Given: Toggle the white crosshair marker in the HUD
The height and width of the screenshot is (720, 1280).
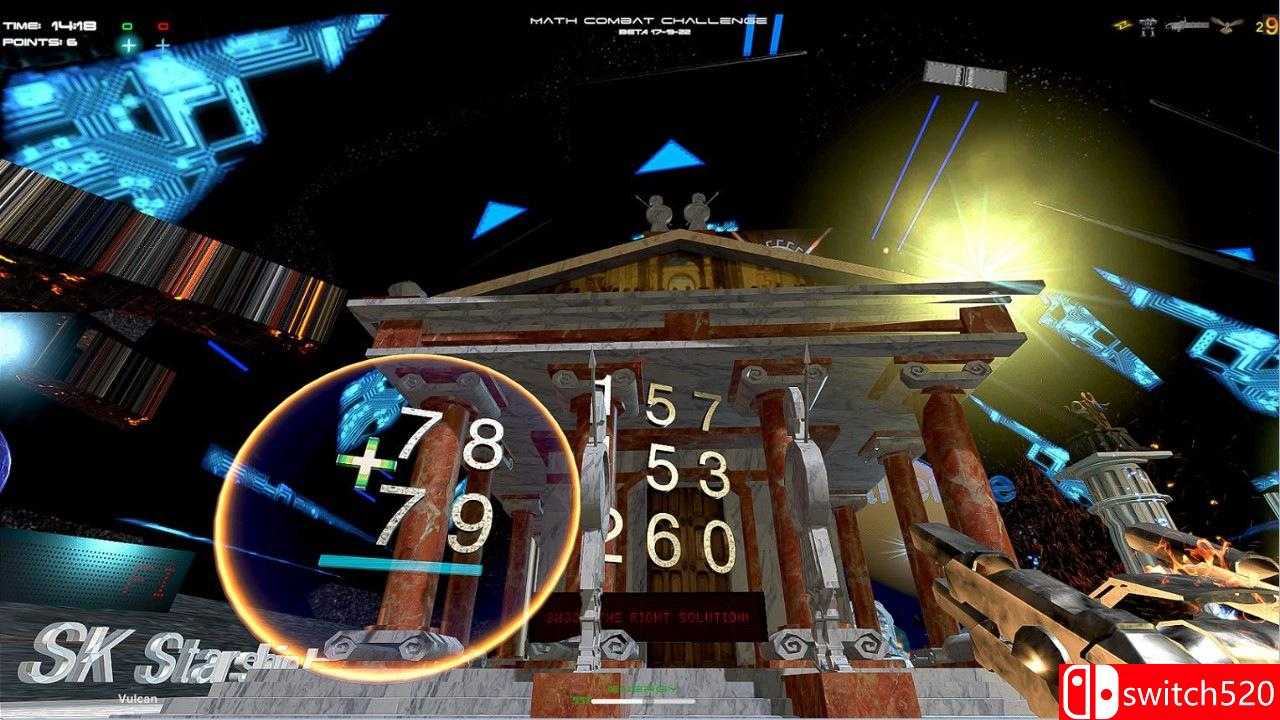Looking at the screenshot, I should pos(163,46).
